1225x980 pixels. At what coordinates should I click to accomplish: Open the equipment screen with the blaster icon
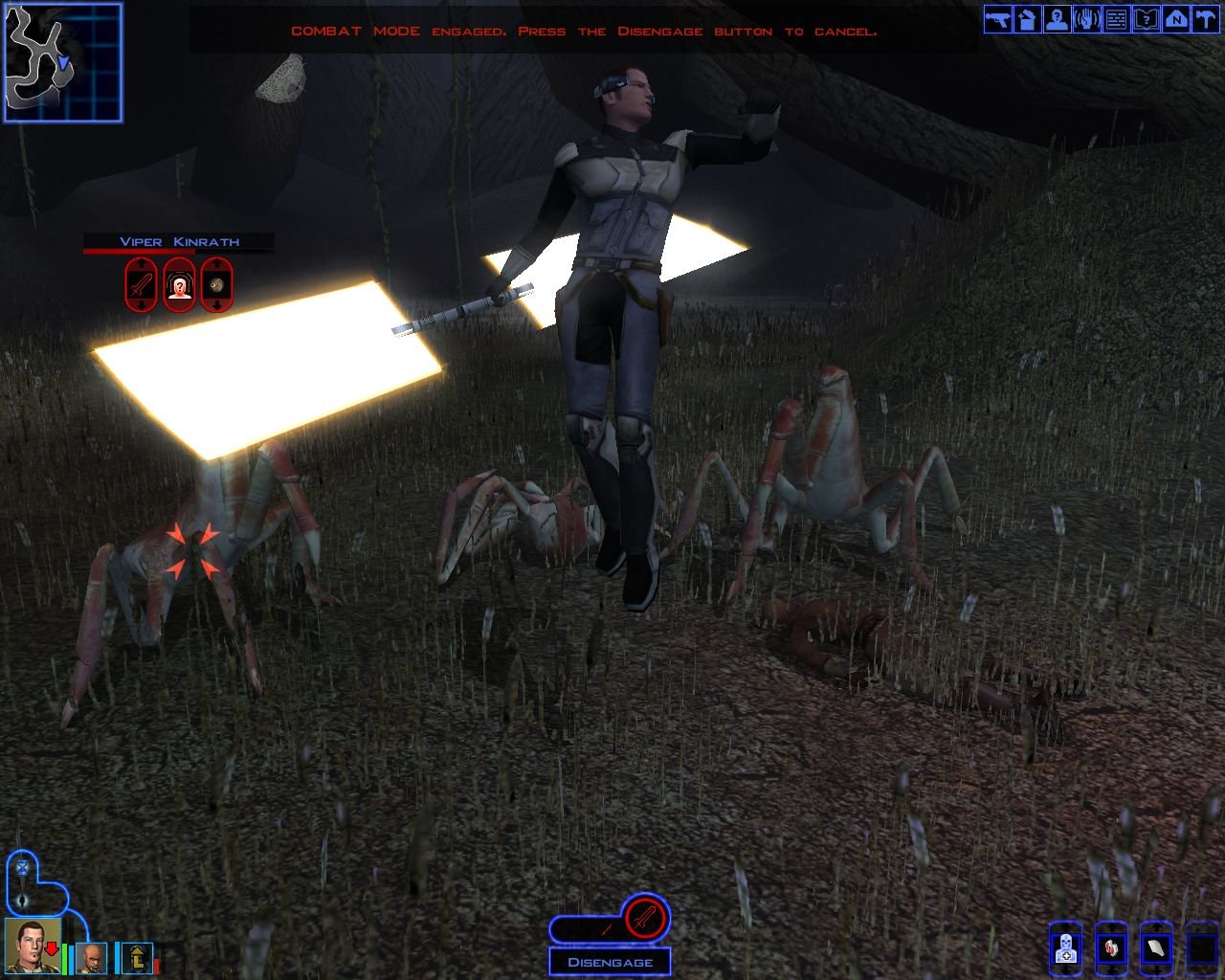[x=997, y=19]
